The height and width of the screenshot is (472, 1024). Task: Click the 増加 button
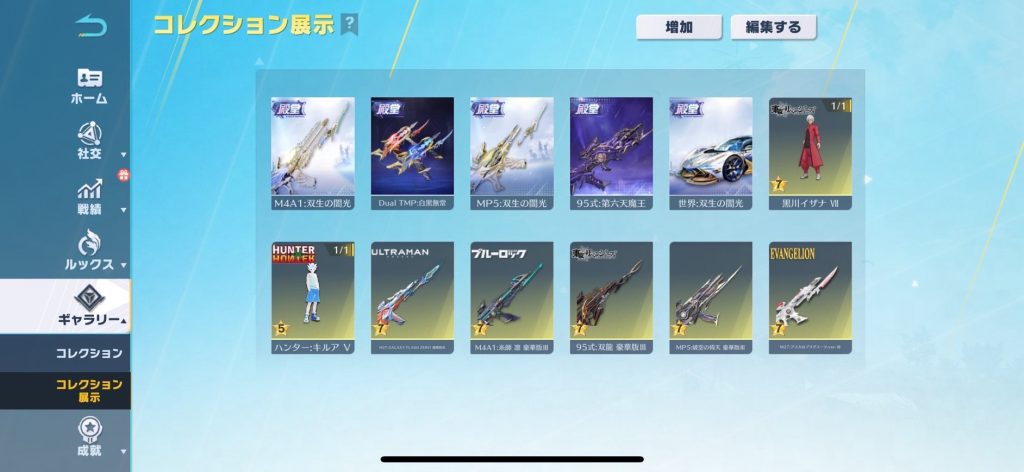coord(679,27)
